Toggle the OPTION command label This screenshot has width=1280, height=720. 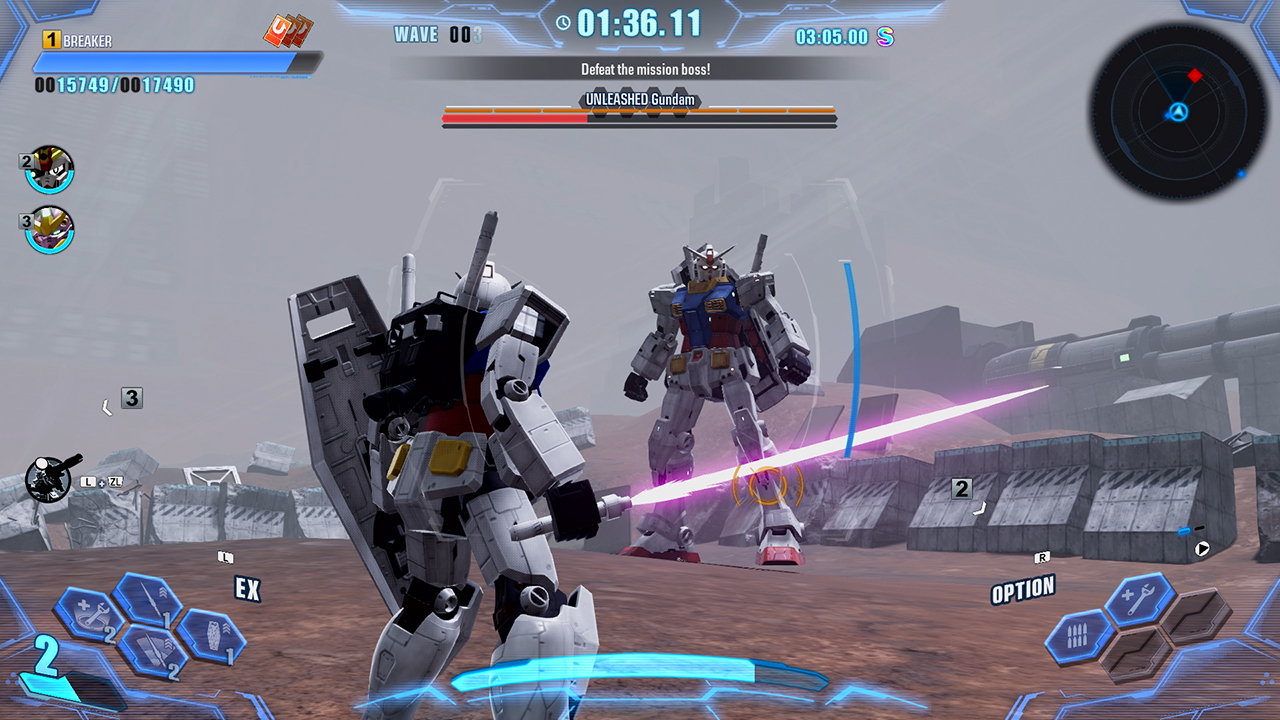[x=1022, y=590]
